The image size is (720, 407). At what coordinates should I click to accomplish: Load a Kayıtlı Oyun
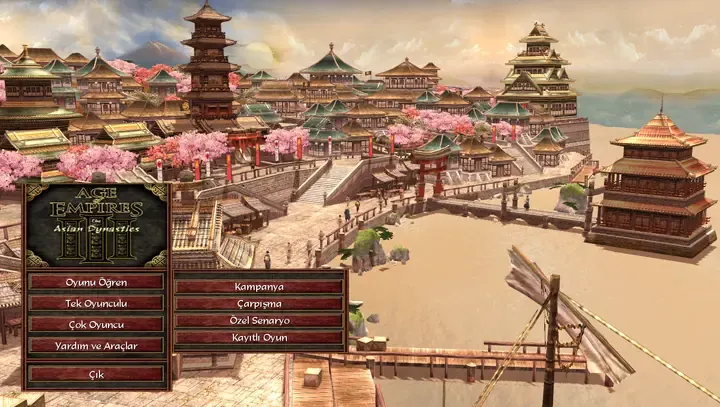click(x=259, y=338)
